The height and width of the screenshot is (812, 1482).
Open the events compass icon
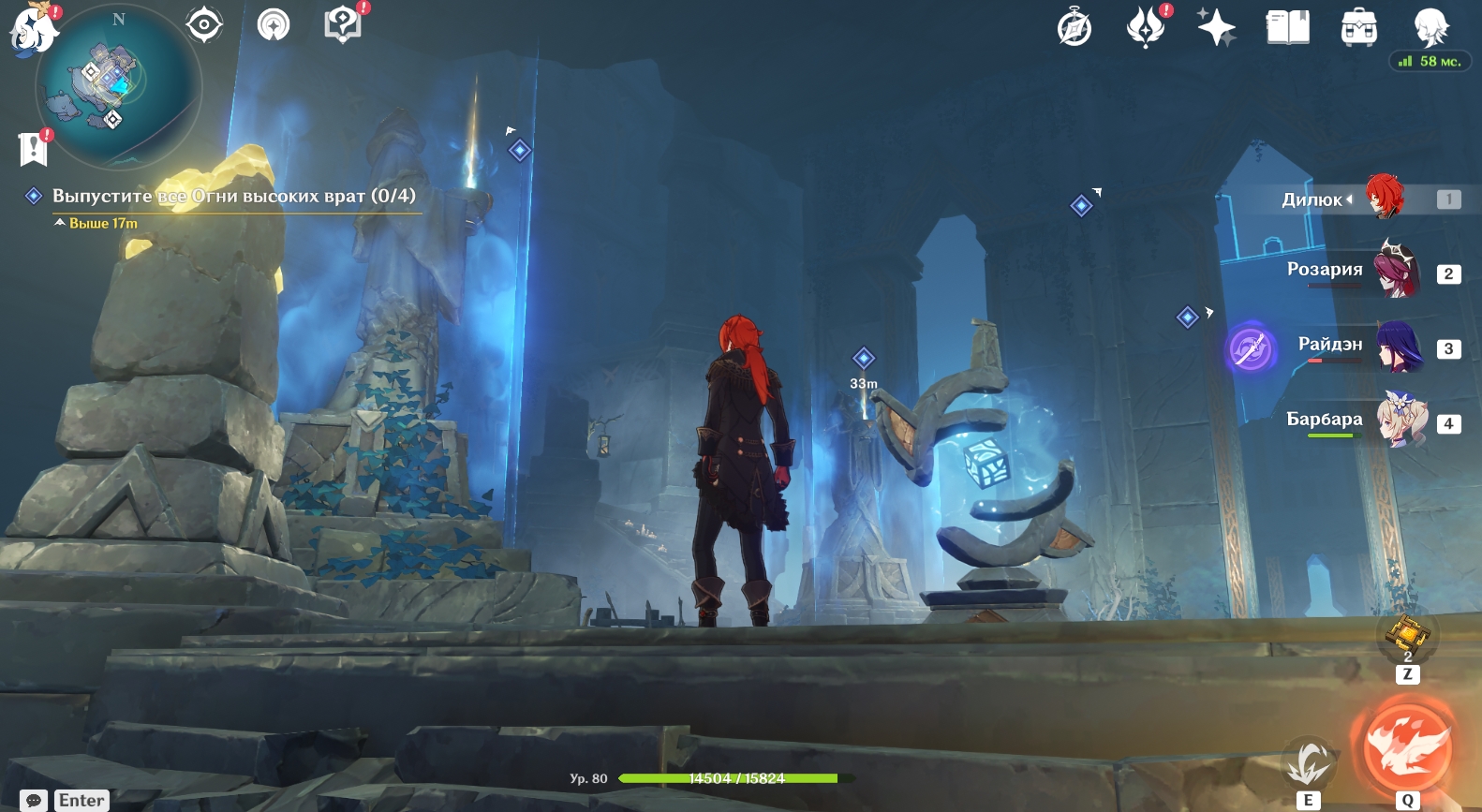[x=1074, y=27]
